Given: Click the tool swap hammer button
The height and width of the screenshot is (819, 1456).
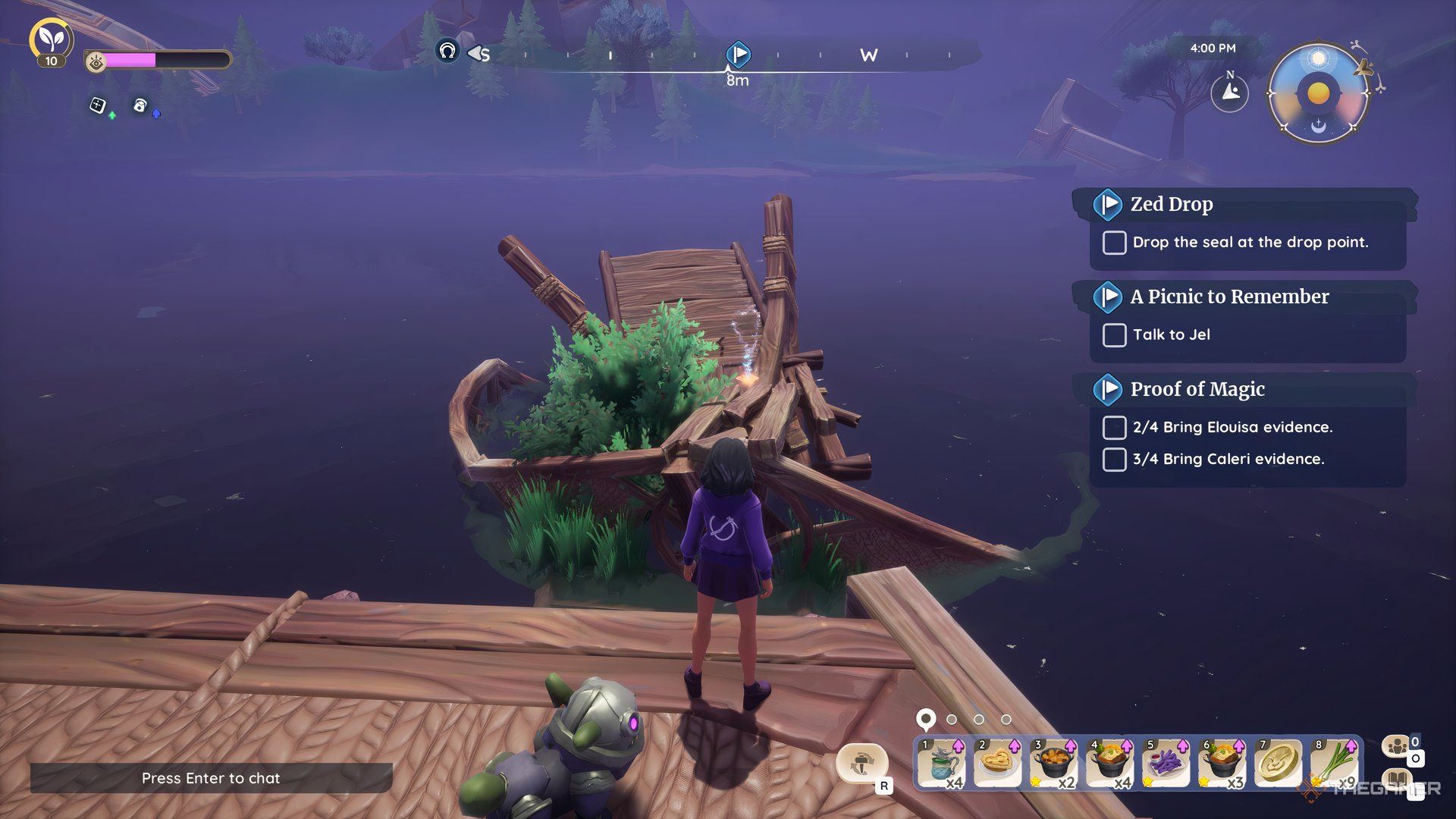Looking at the screenshot, I should click(x=861, y=763).
